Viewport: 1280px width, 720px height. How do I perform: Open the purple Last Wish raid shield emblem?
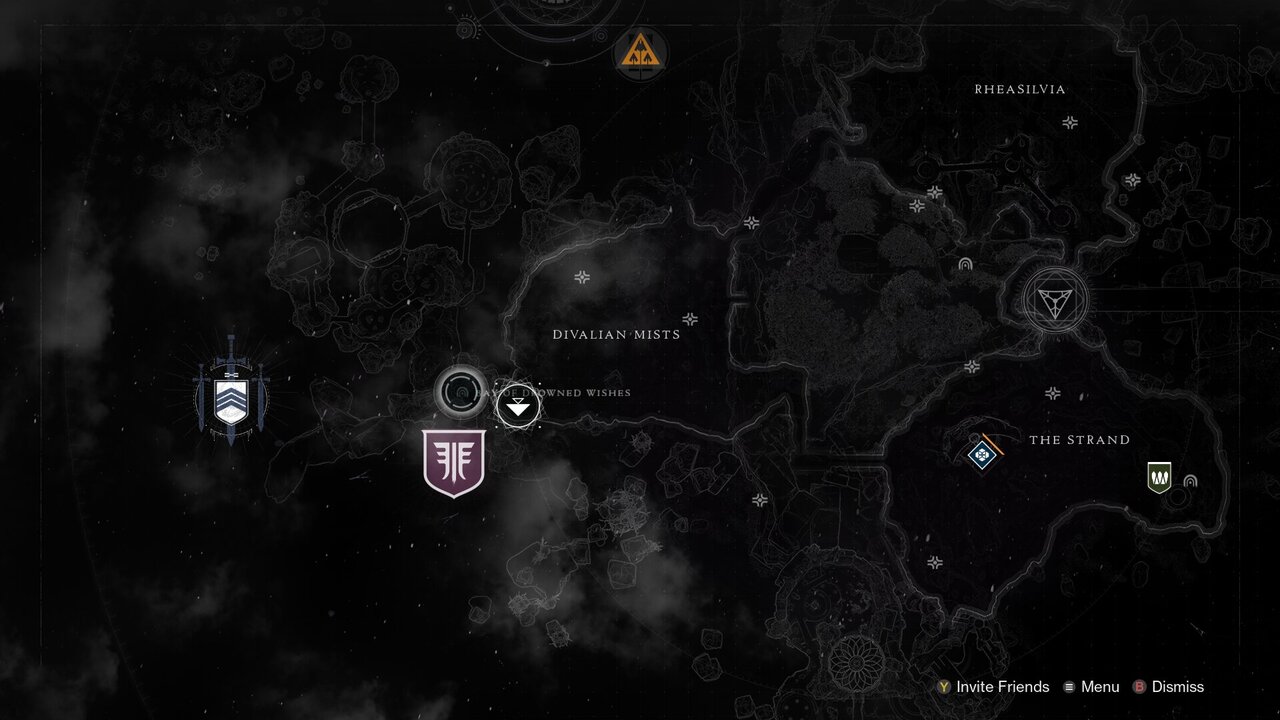453,462
